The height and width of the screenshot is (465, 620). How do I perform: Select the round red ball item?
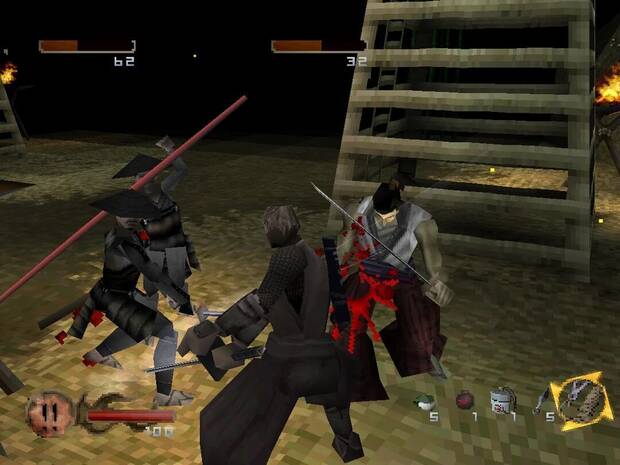click(x=464, y=401)
